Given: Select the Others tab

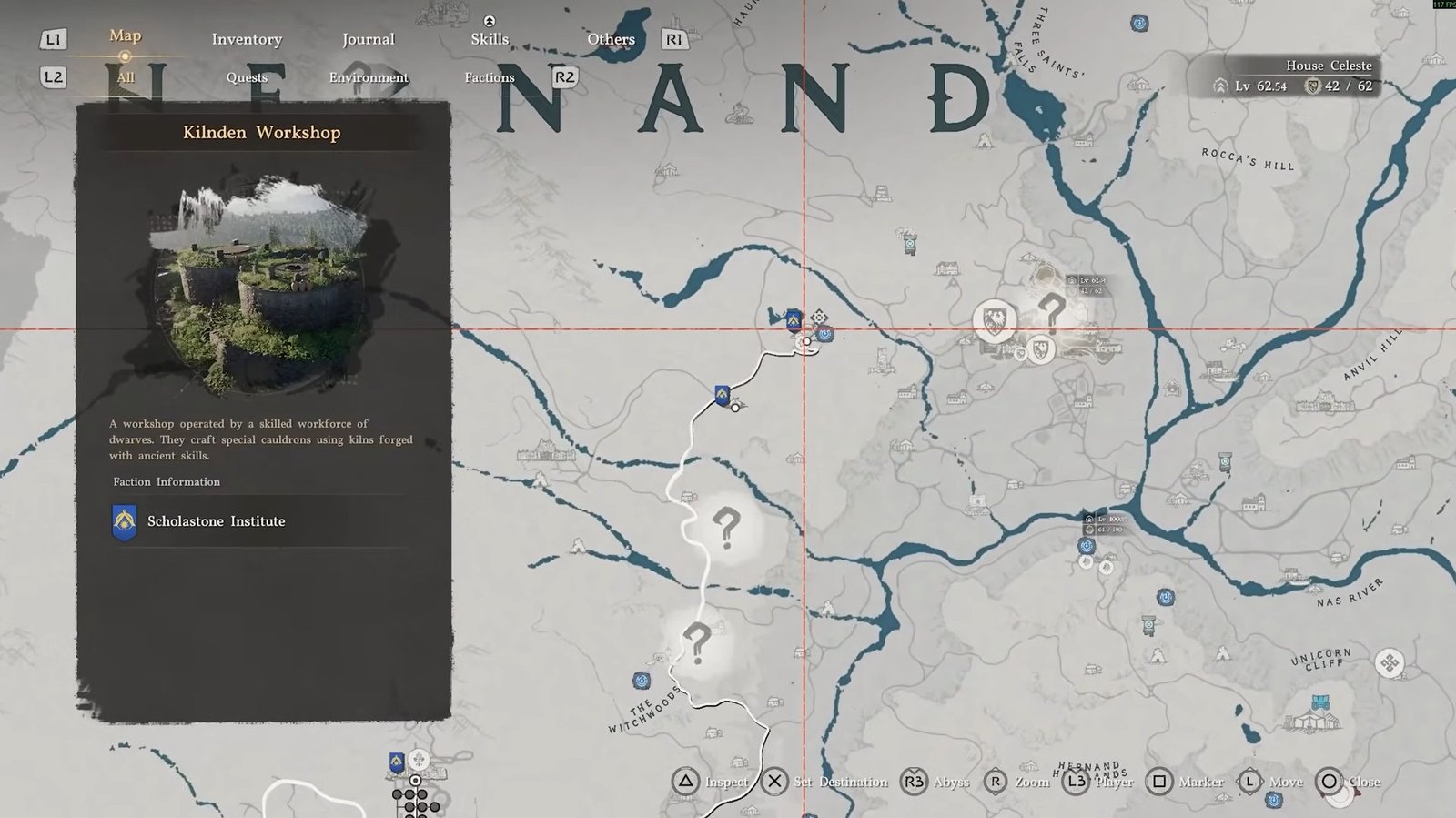Looking at the screenshot, I should click(611, 39).
